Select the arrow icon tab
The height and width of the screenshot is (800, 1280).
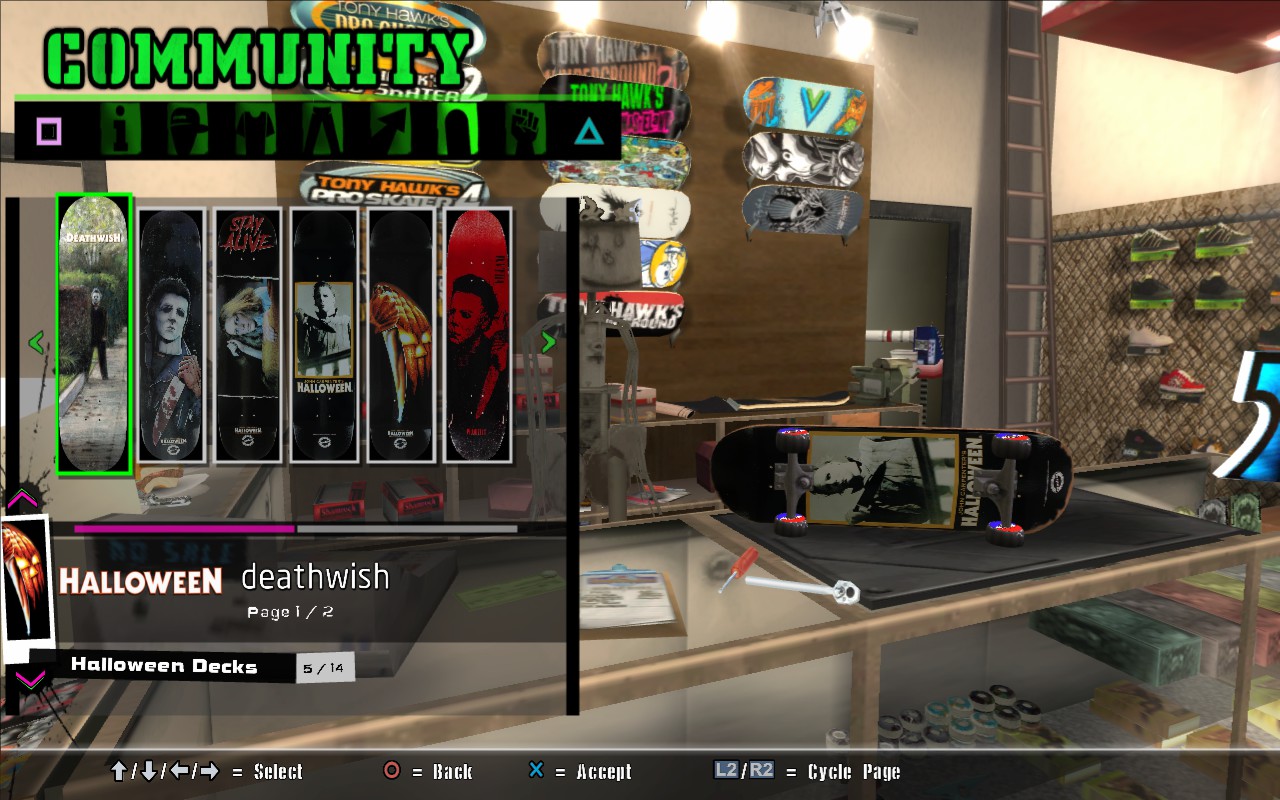click(x=390, y=131)
